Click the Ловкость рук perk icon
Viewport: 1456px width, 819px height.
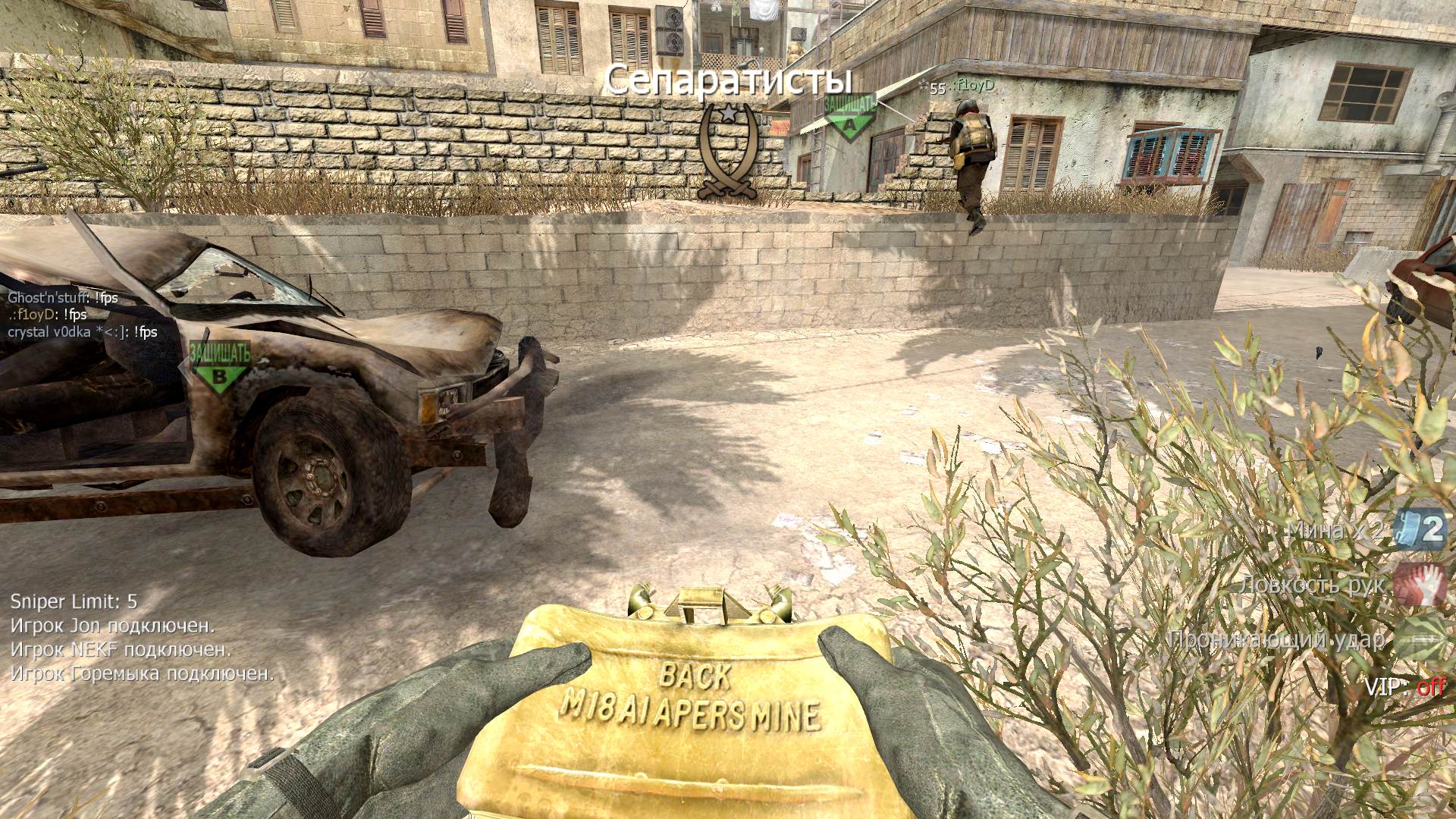pyautogui.click(x=1420, y=583)
